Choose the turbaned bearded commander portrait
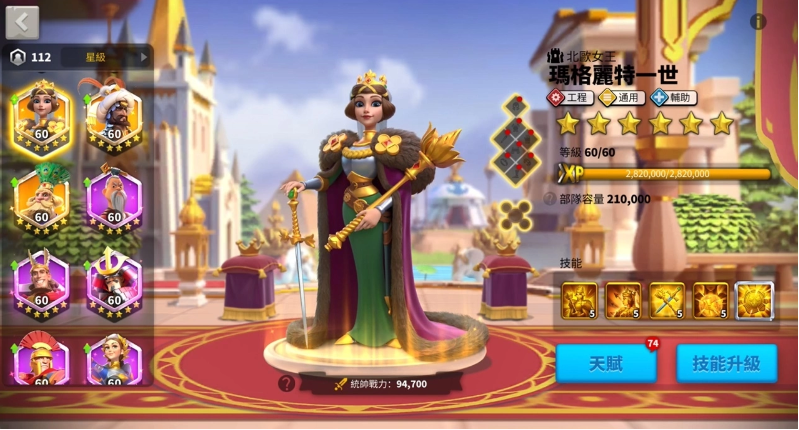The height and width of the screenshot is (430, 799). [114, 113]
